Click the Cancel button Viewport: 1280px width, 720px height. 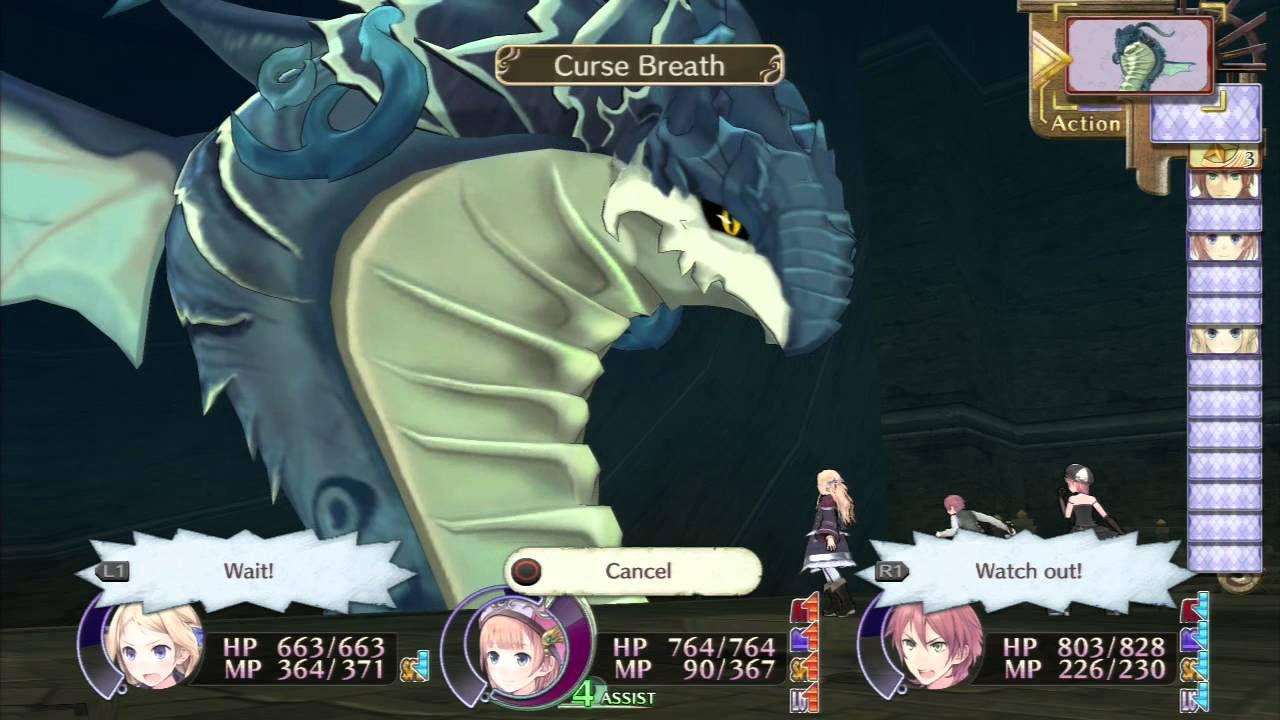coord(634,571)
